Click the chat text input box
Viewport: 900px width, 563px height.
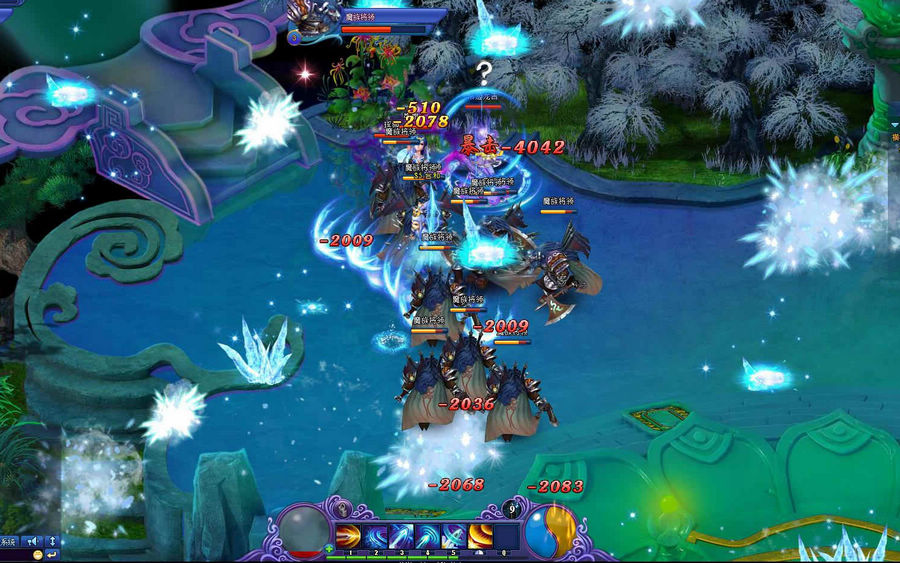coord(15,554)
